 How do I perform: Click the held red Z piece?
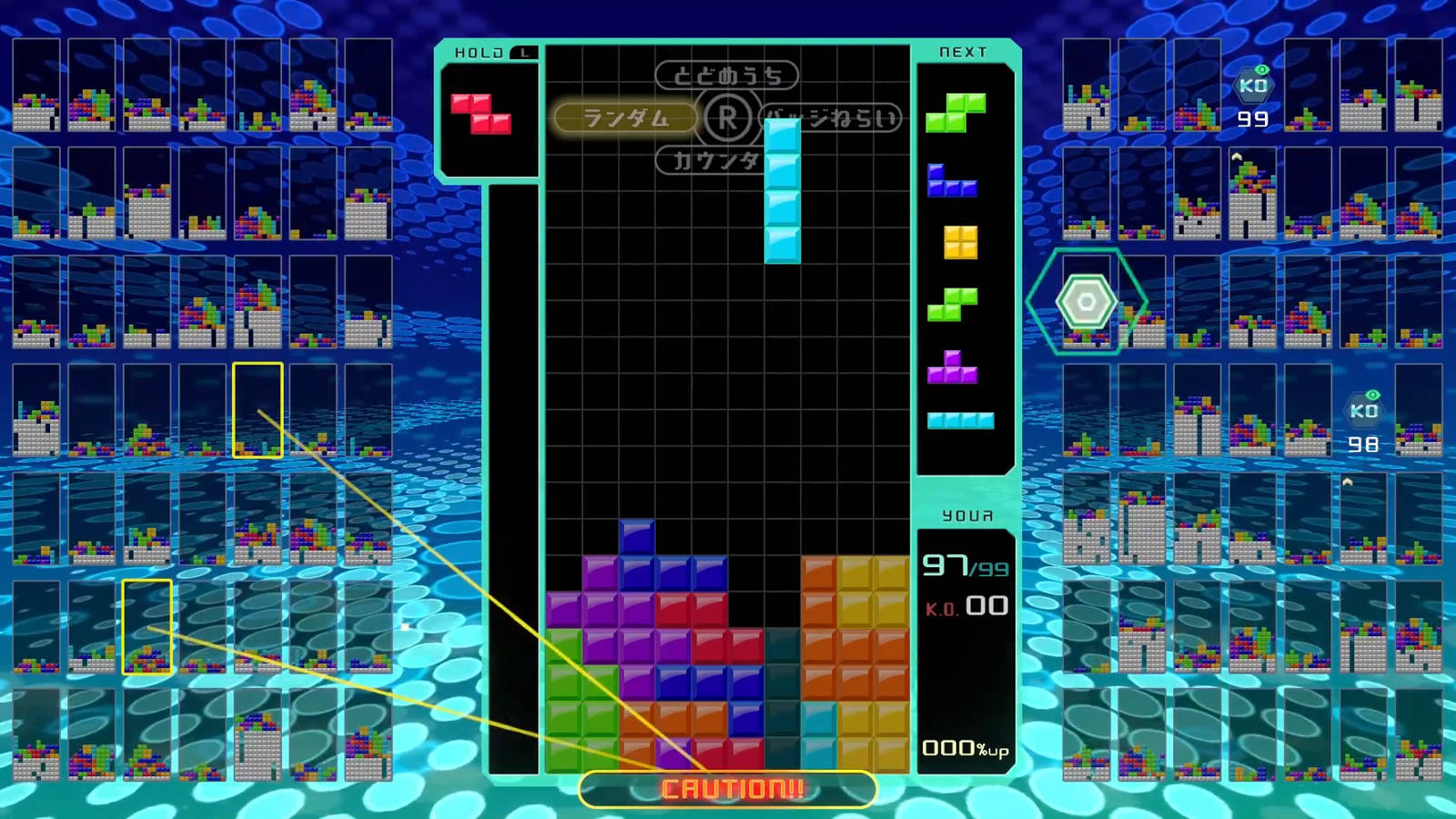tap(480, 114)
